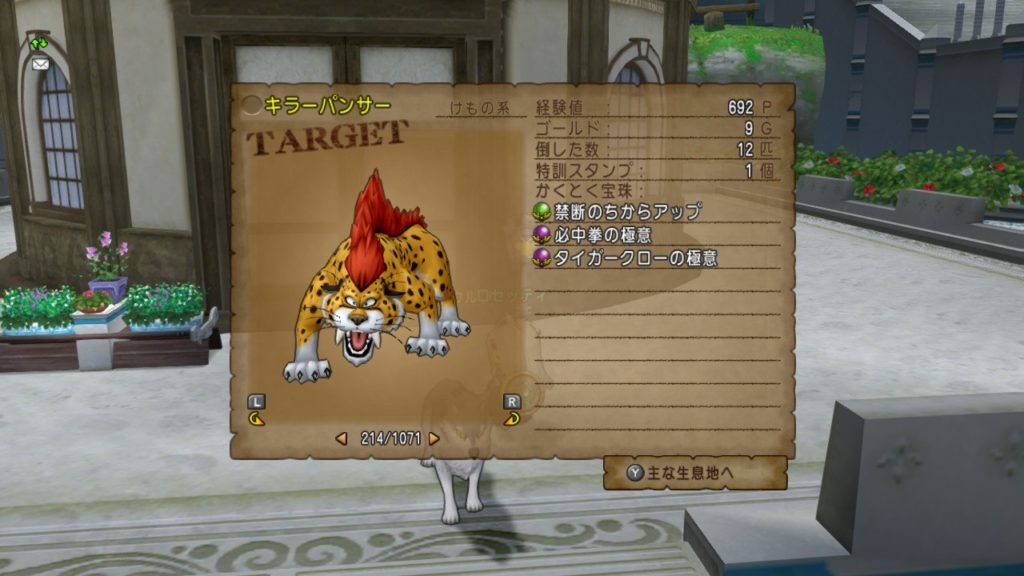Screen dimensions: 1024x576
Task: Go to the previous monster page arrow
Action: pyautogui.click(x=341, y=438)
